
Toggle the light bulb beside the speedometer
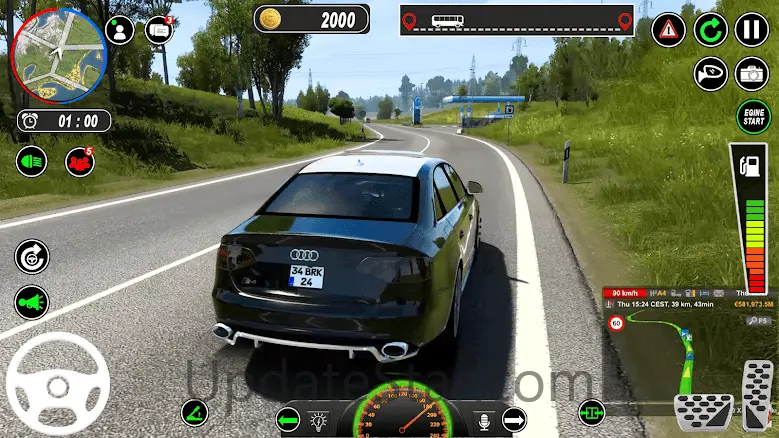[319, 420]
